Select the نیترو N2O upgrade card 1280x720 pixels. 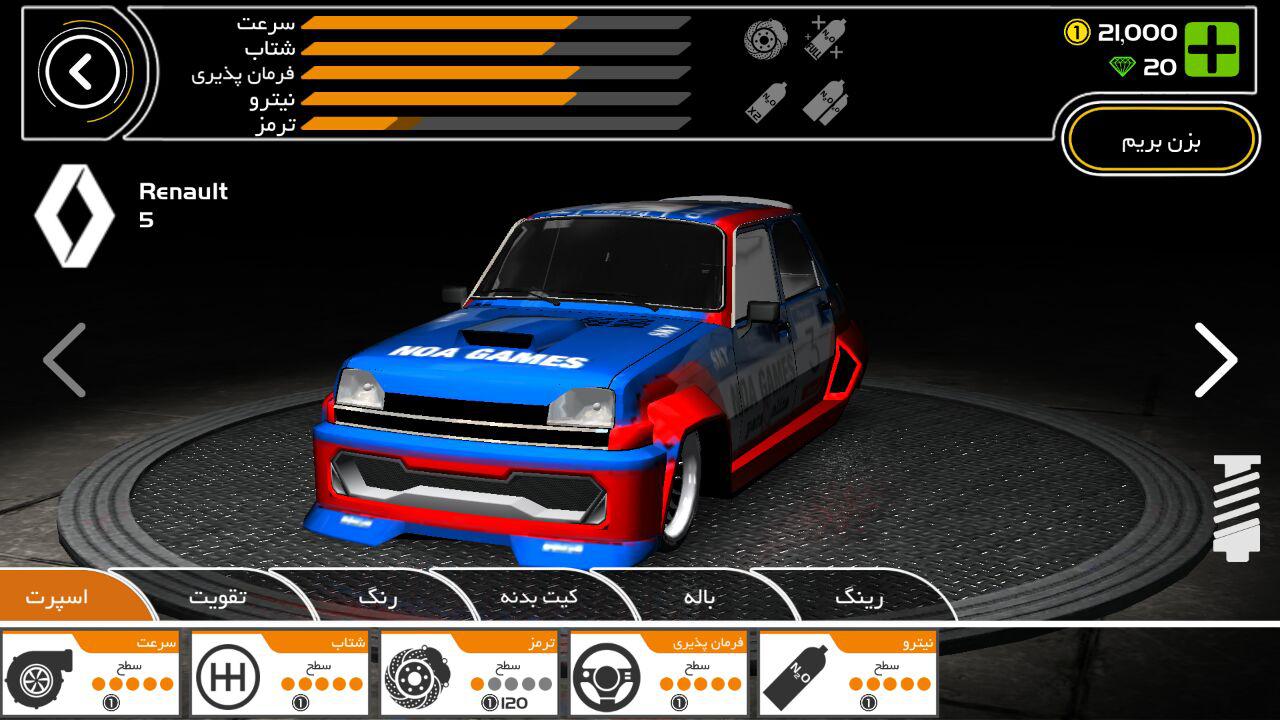coord(848,673)
